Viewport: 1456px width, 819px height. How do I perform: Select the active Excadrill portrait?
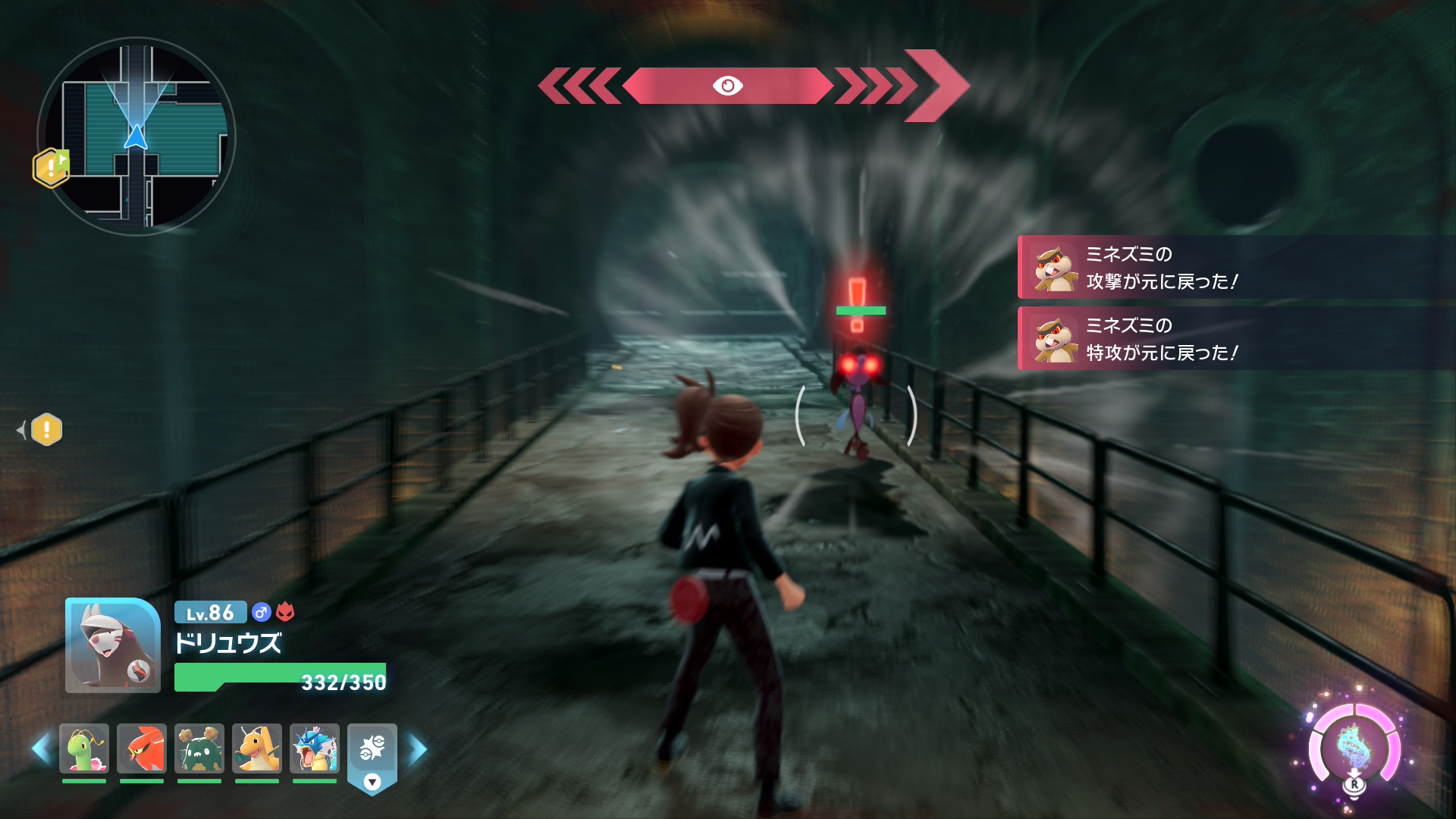pos(113,645)
